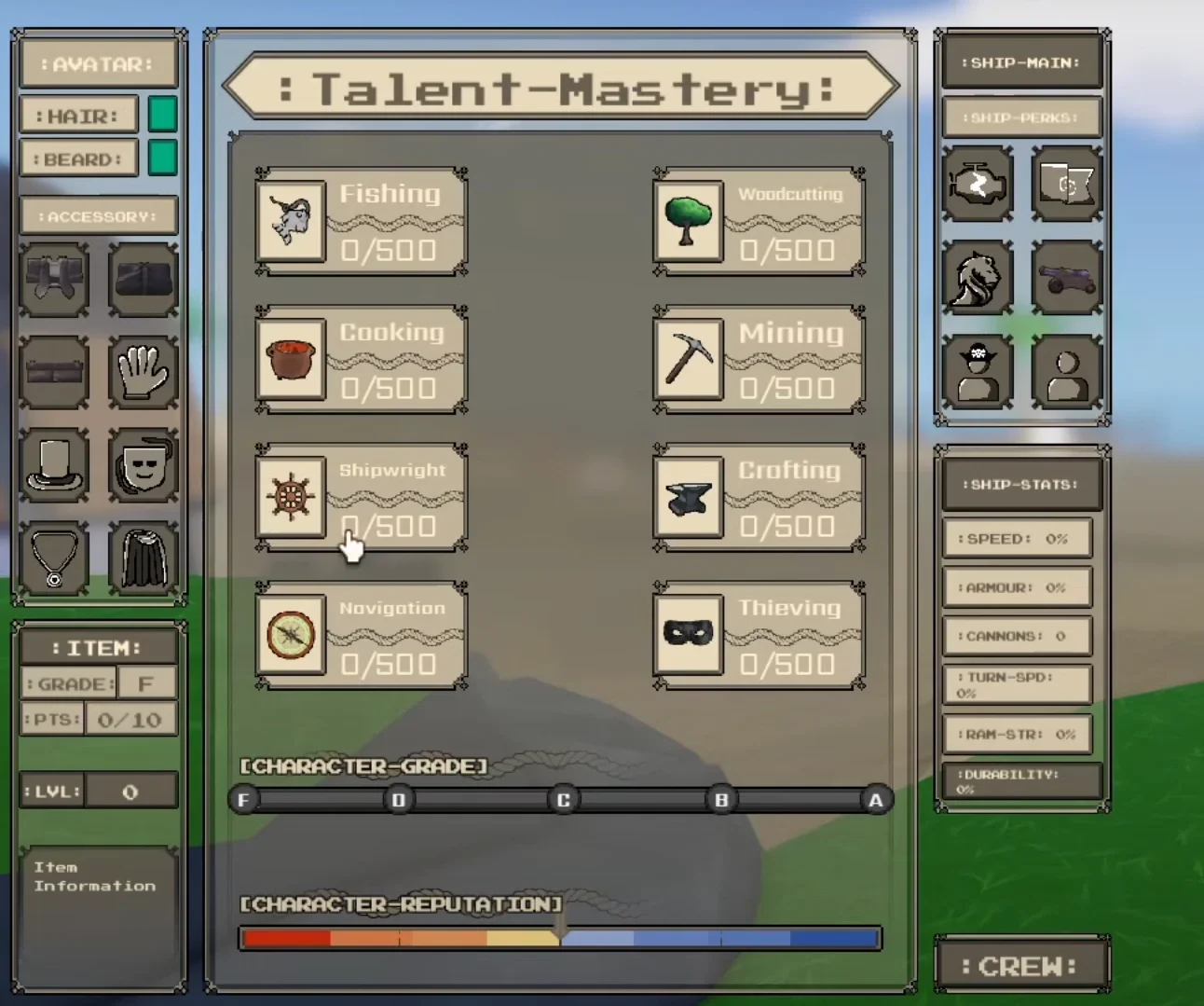1204x1006 pixels.
Task: Click grade B on the character-grade bar
Action: (x=720, y=799)
